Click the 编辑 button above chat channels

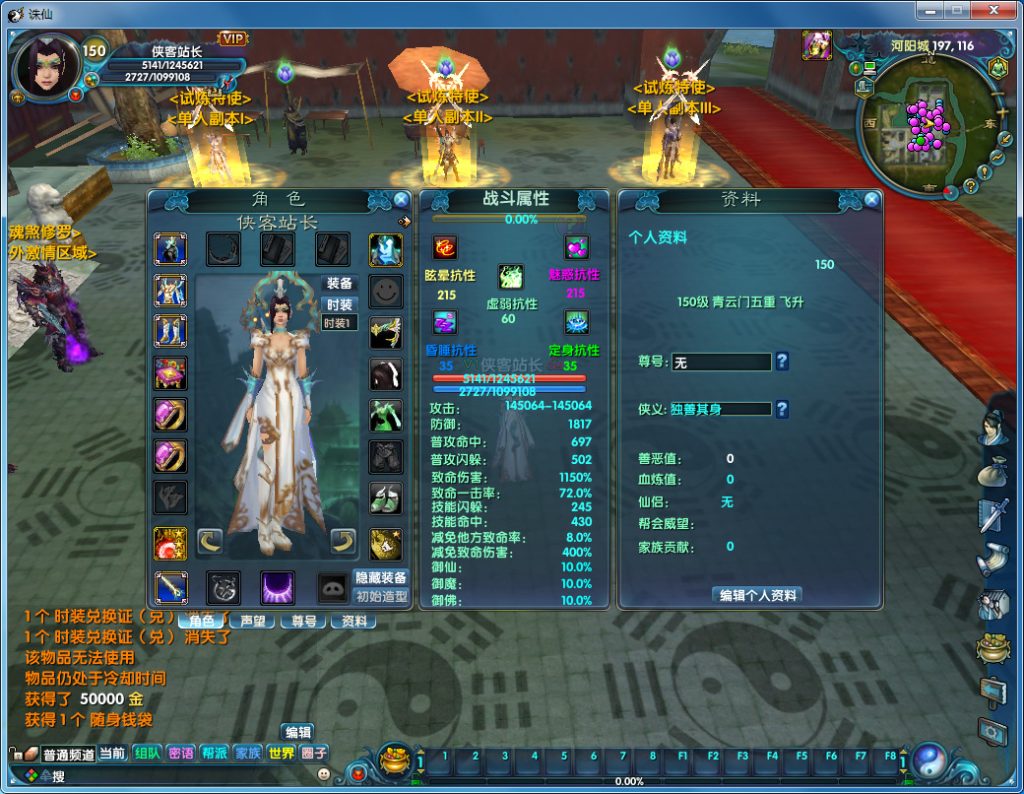(296, 732)
